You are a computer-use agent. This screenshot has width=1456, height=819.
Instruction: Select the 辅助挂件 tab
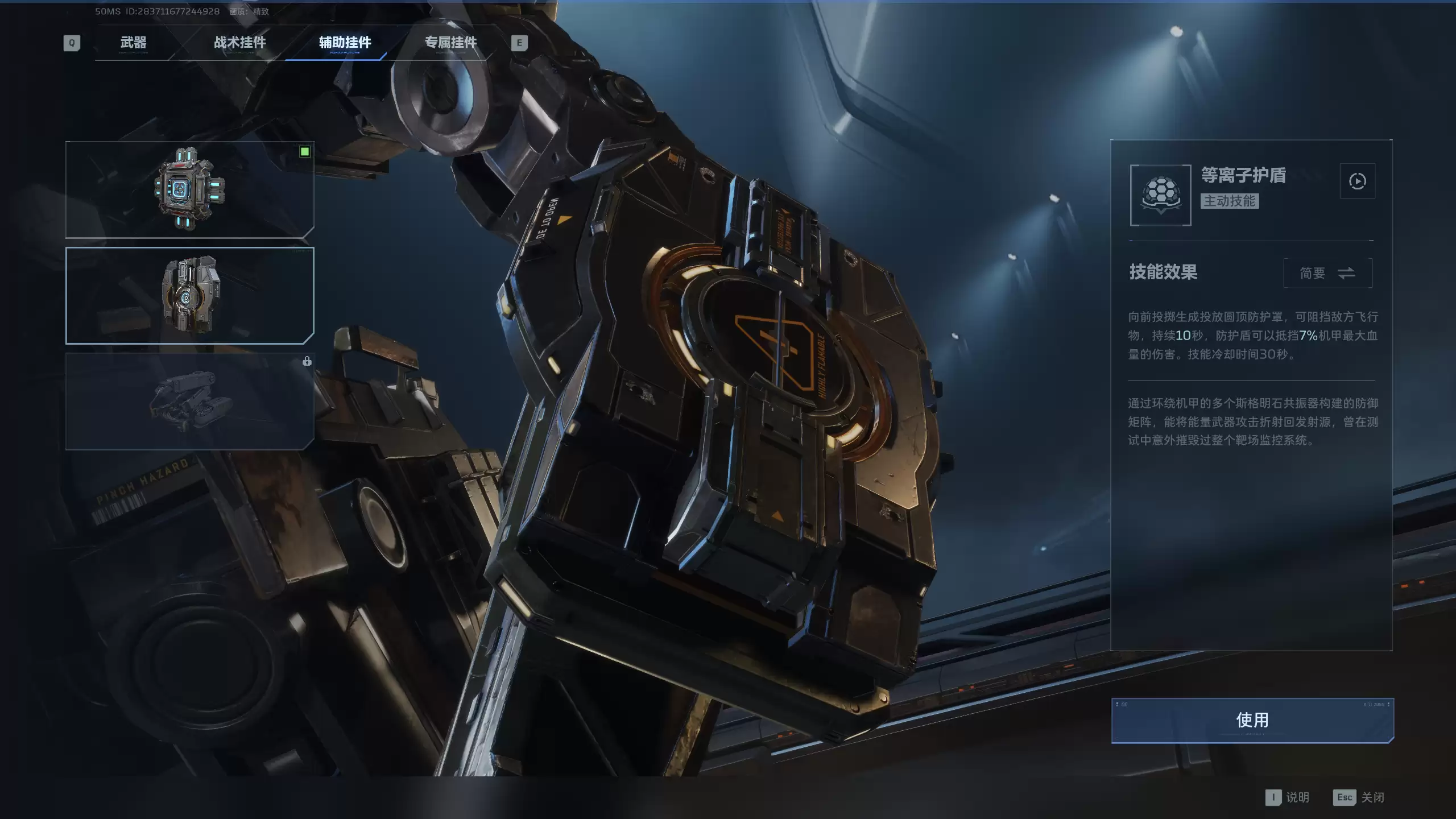[x=345, y=43]
